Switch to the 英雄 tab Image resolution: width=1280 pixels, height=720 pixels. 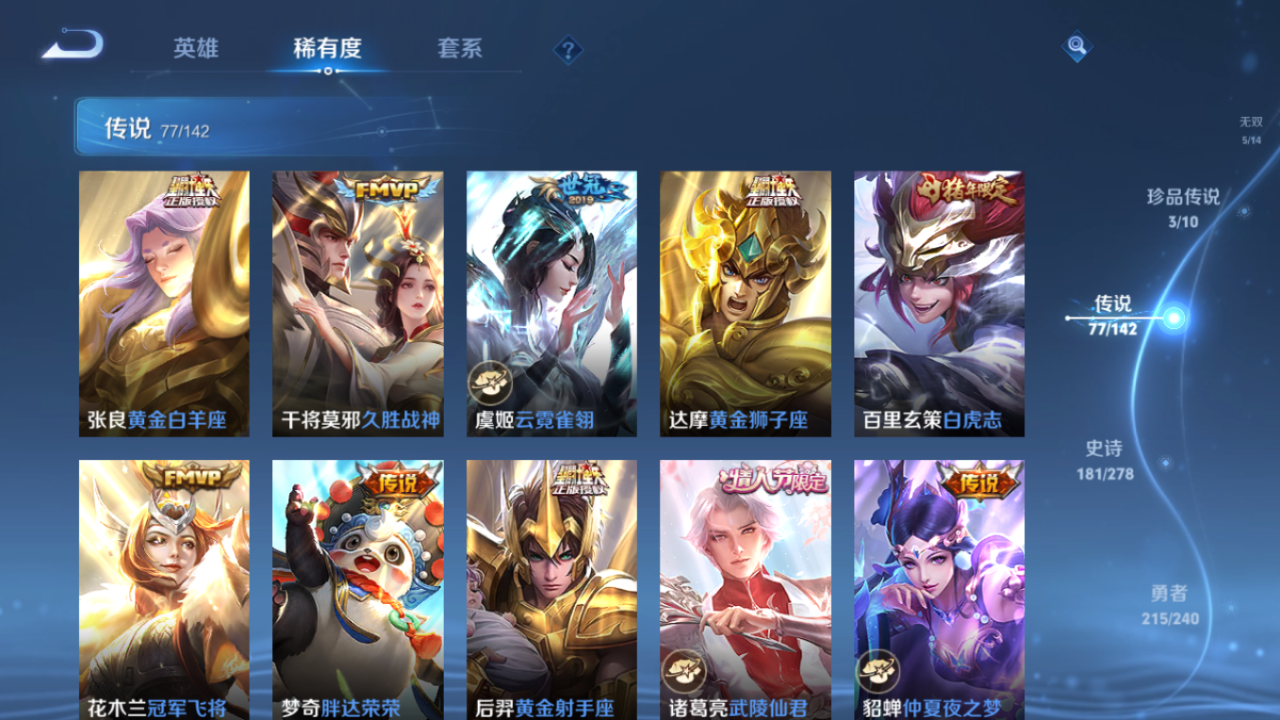[195, 48]
